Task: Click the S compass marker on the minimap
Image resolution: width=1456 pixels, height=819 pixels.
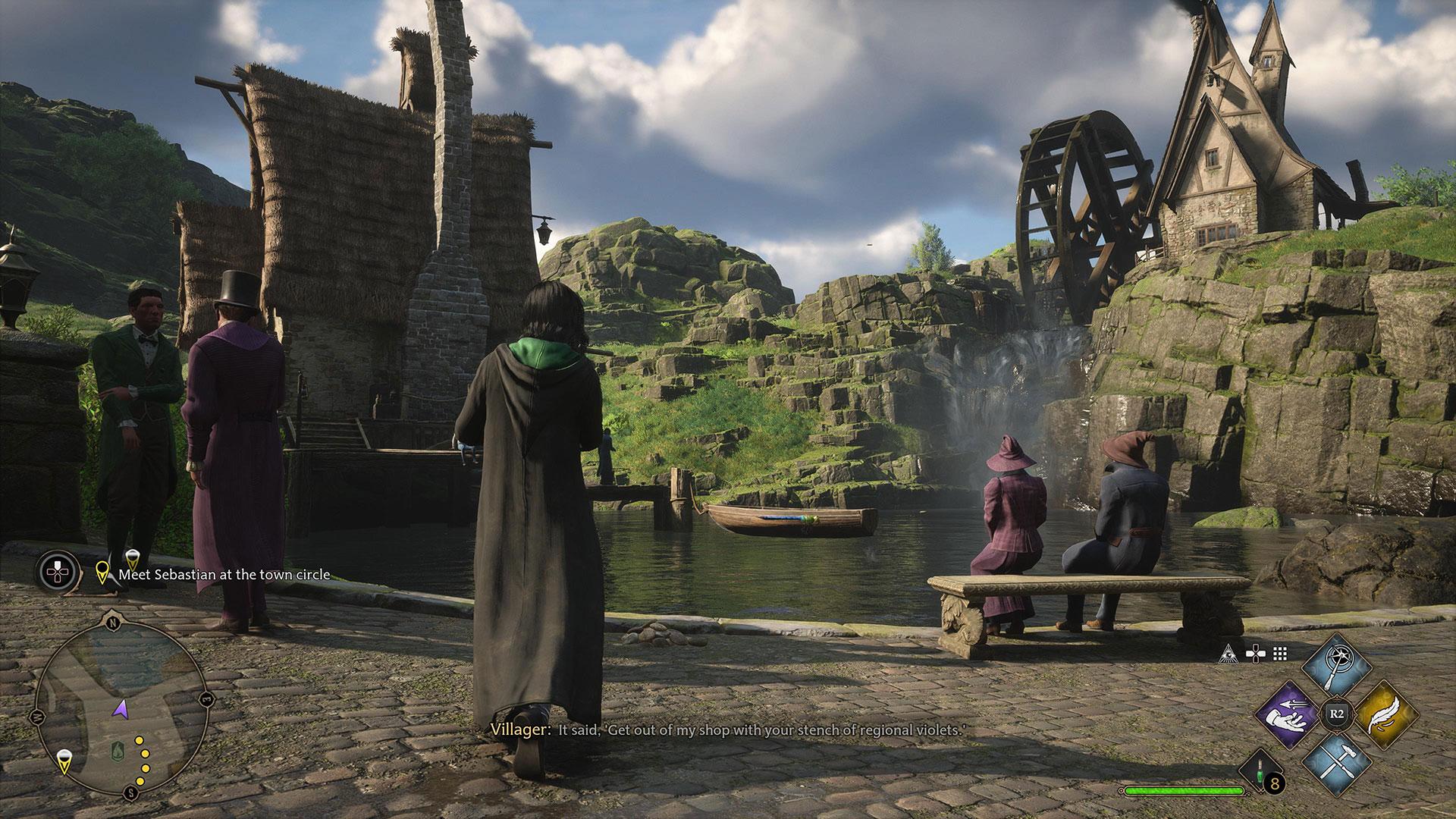Action: (x=130, y=791)
